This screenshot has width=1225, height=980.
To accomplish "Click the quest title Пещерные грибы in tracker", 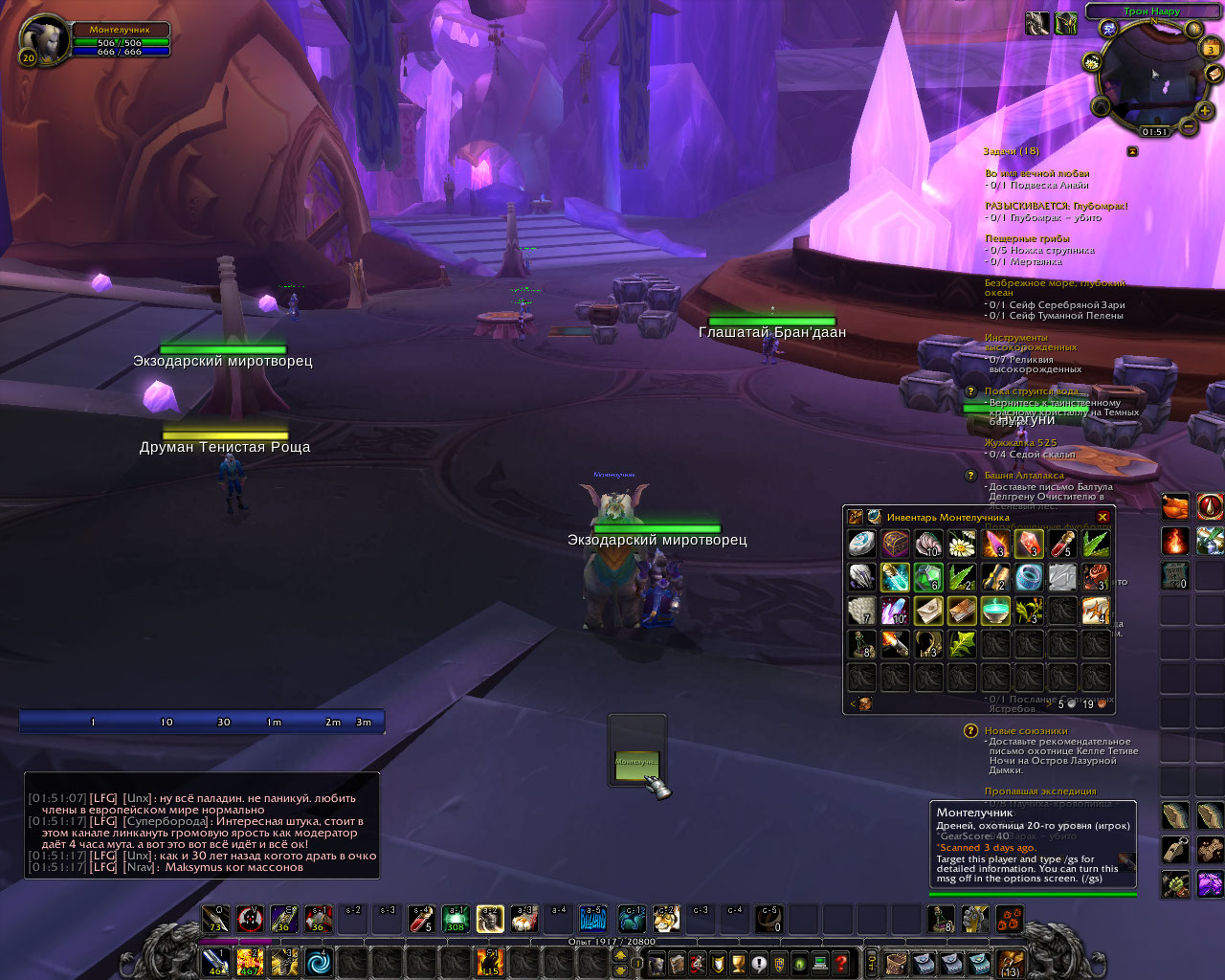I will pyautogui.click(x=1027, y=238).
